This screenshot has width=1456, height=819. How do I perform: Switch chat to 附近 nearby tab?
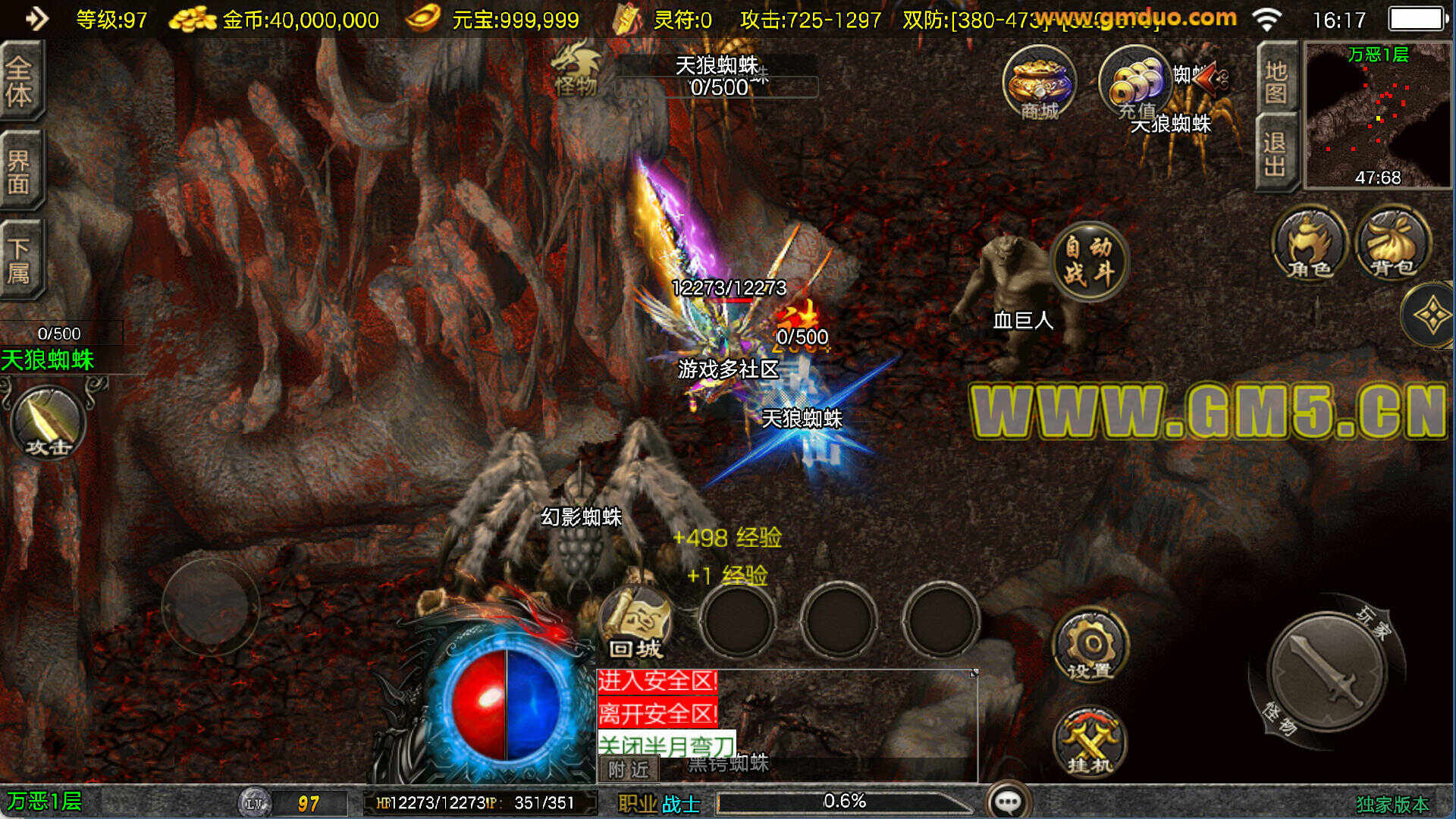[x=629, y=770]
